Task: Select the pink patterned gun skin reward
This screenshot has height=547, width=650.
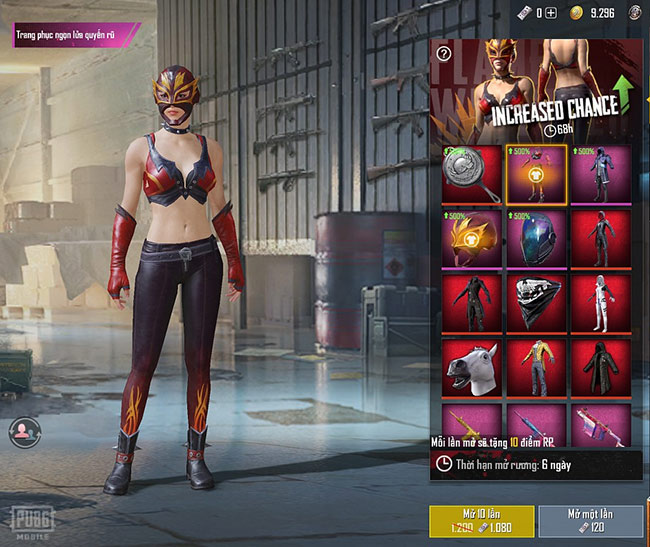Action: pos(600,422)
